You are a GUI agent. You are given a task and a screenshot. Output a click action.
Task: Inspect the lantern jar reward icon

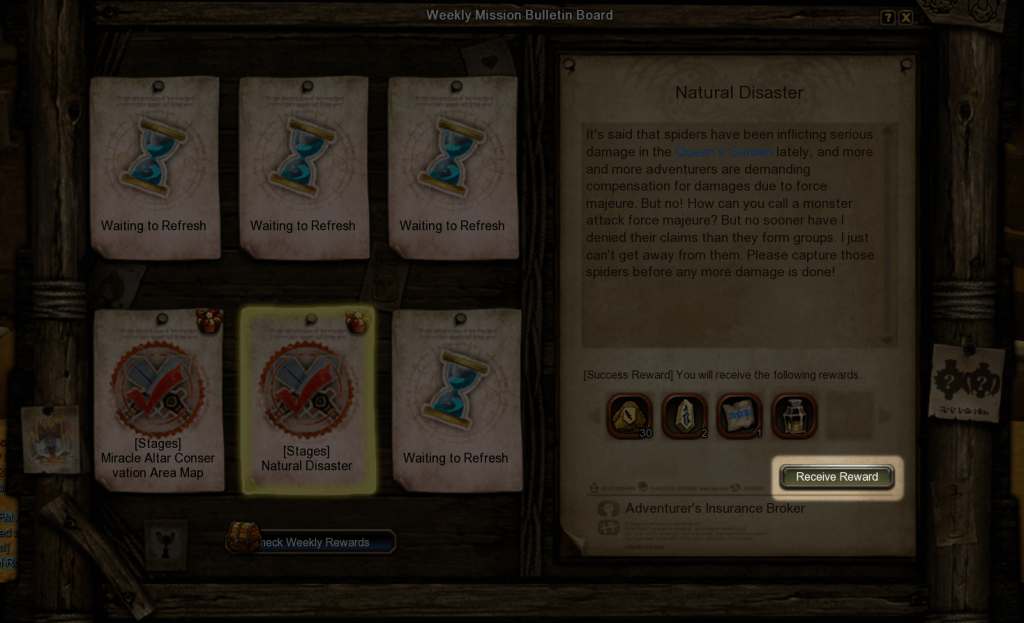794,416
